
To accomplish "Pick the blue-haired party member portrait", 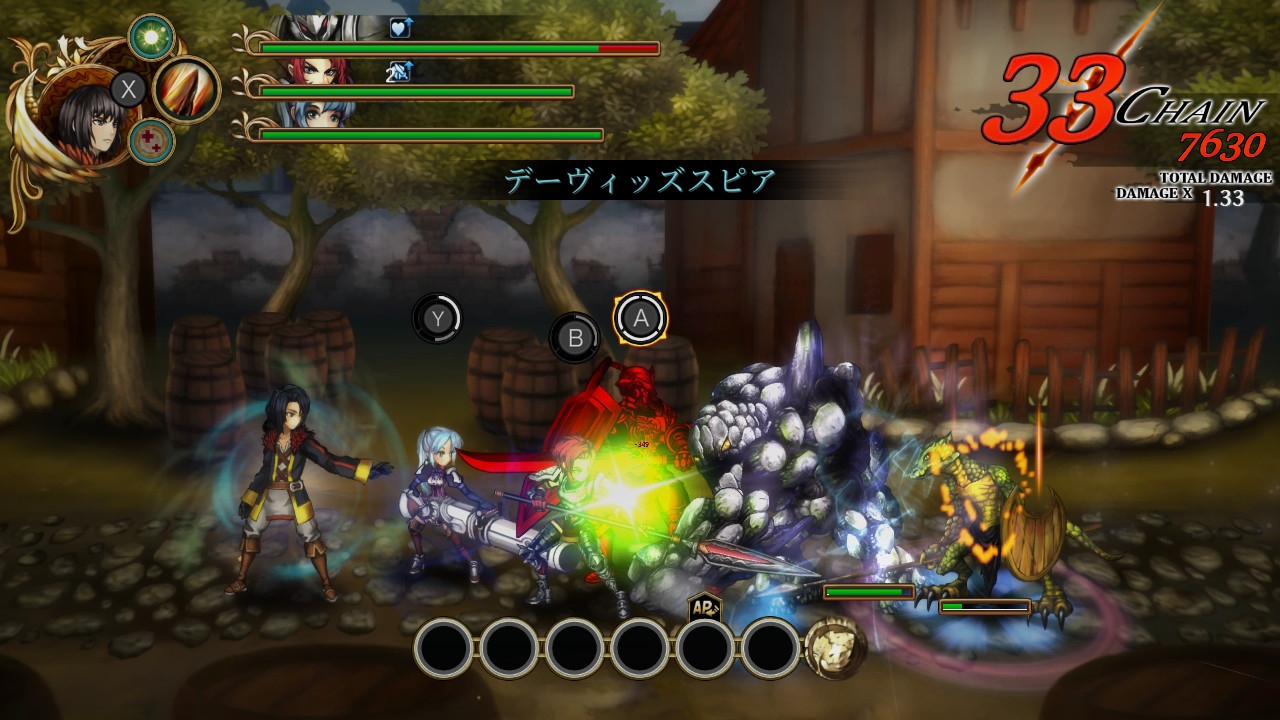I will [318, 115].
